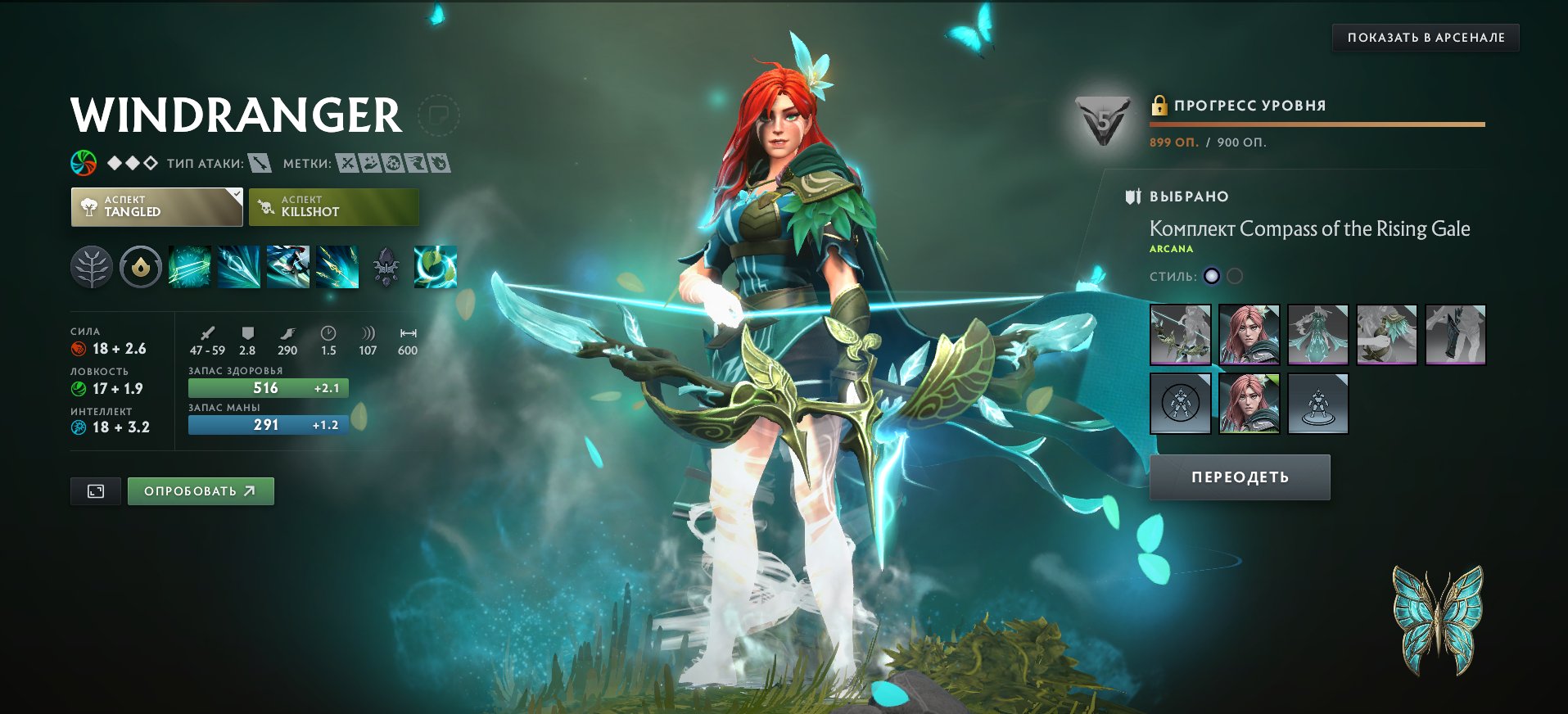The height and width of the screenshot is (714, 1568).
Task: Open the TANGLED aspect dropdown
Action: click(x=156, y=206)
